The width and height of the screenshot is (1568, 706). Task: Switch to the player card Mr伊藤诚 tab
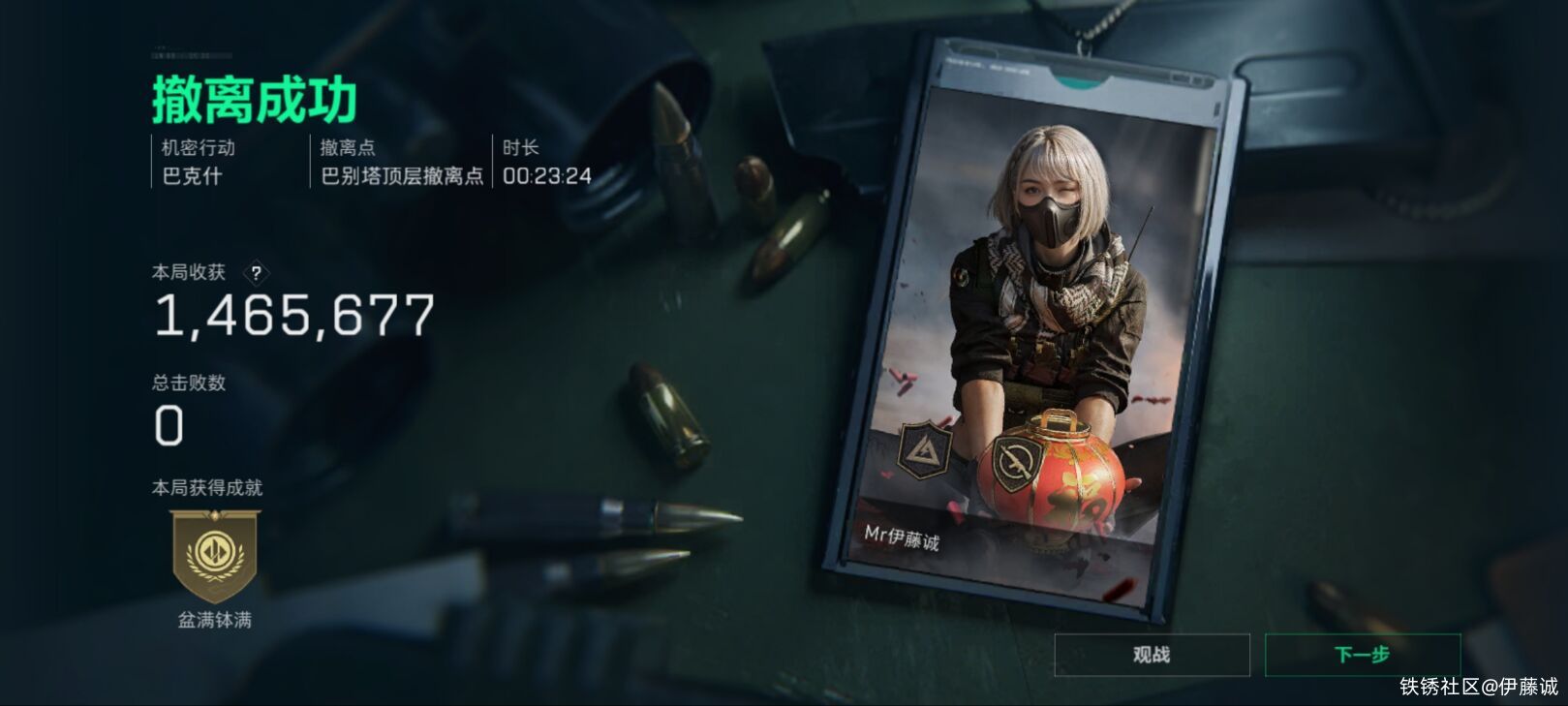(905, 538)
